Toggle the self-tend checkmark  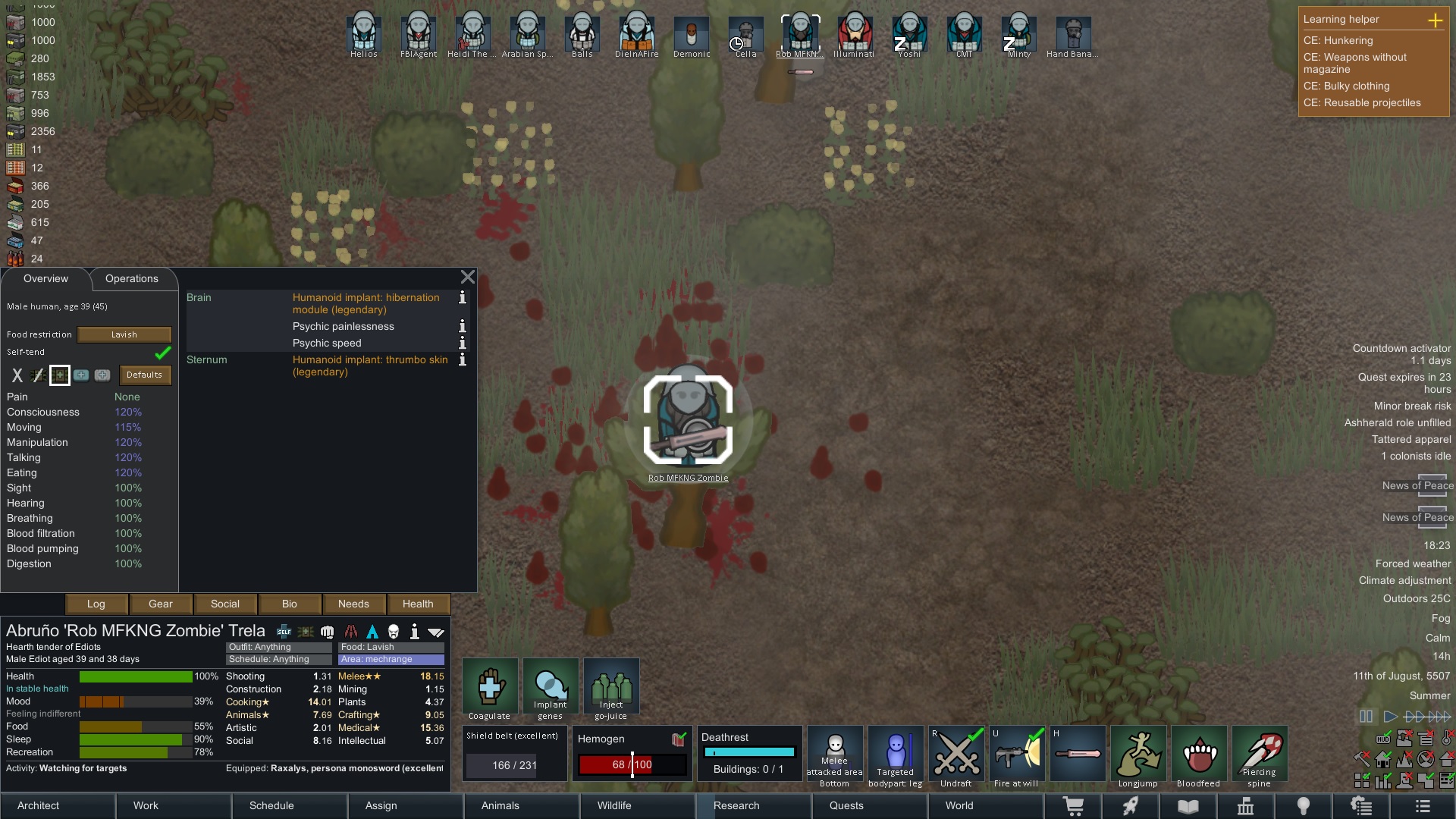(162, 353)
